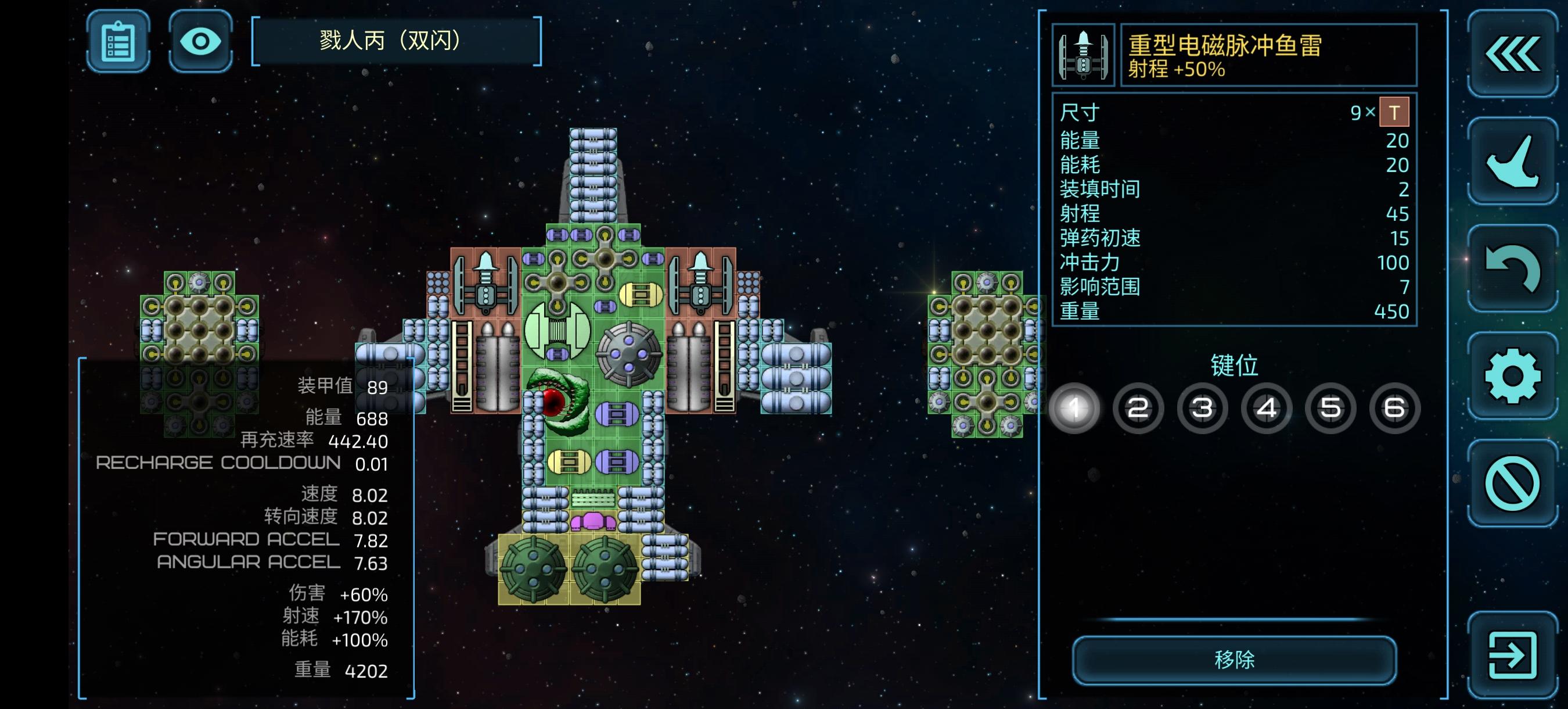
Task: Assign key slot 2
Action: (1138, 408)
